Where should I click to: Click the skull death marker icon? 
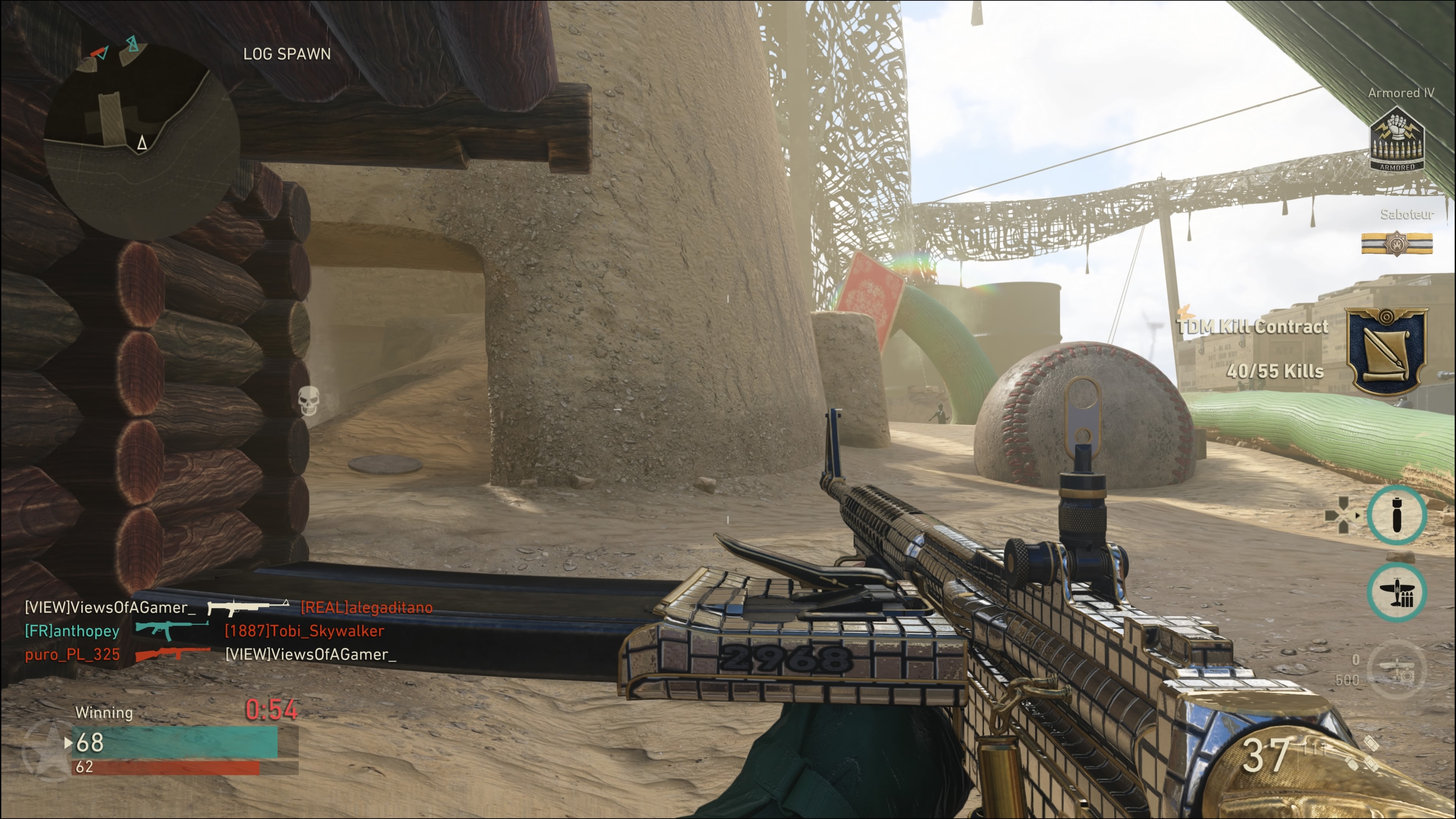tap(309, 401)
